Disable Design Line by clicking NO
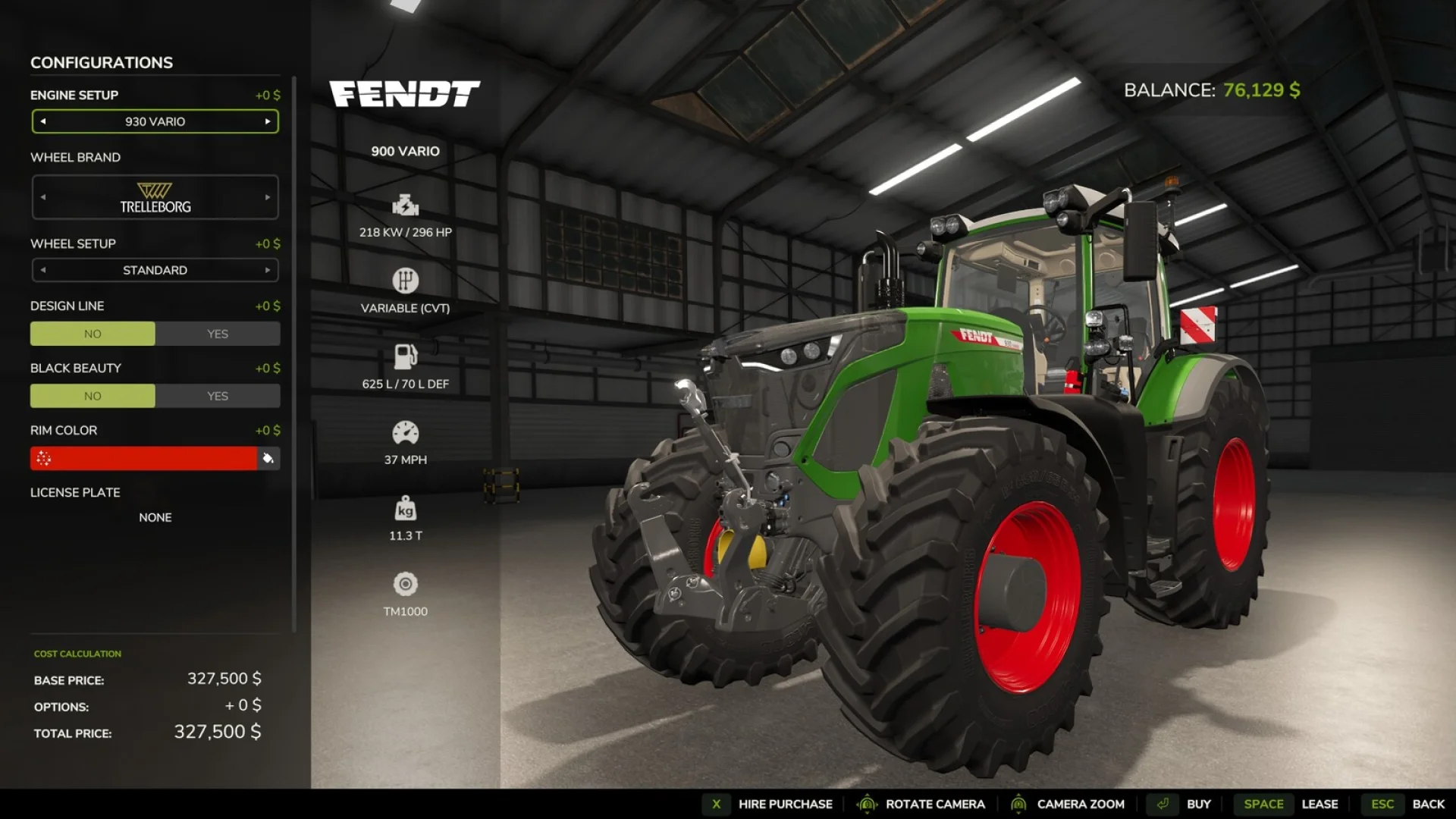 coord(93,334)
